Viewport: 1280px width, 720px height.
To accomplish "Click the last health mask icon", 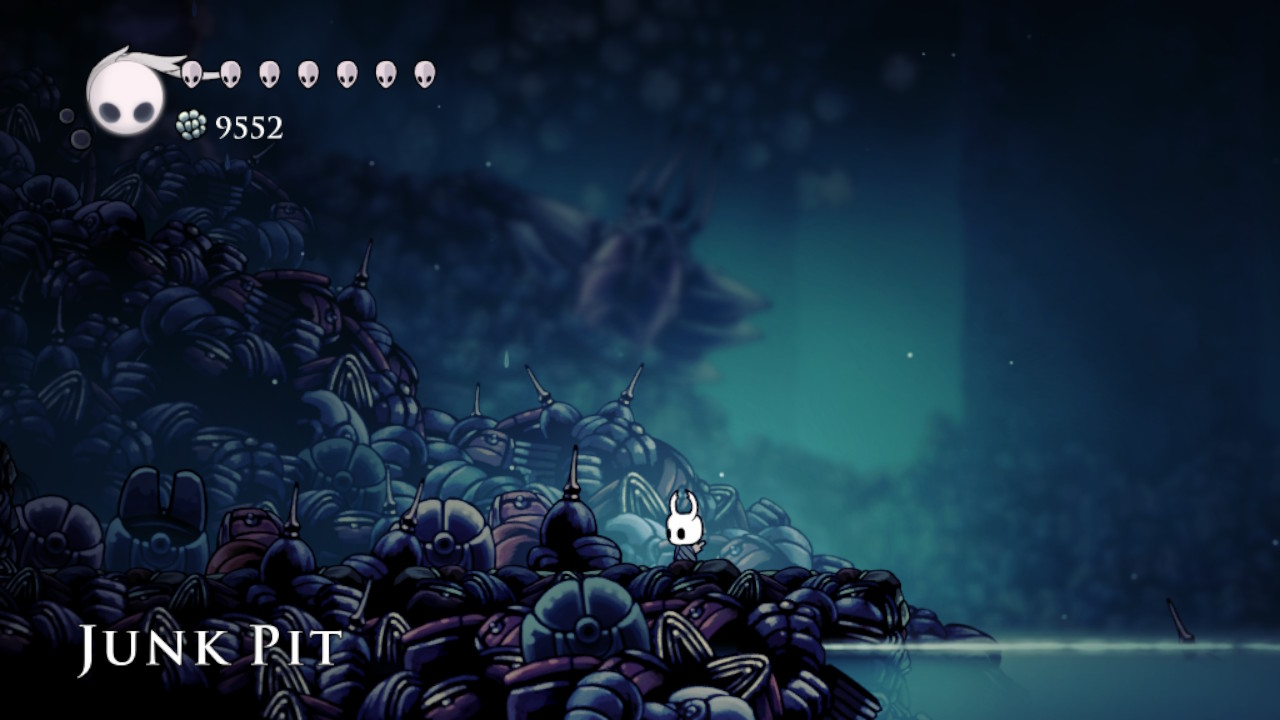I will click(423, 72).
